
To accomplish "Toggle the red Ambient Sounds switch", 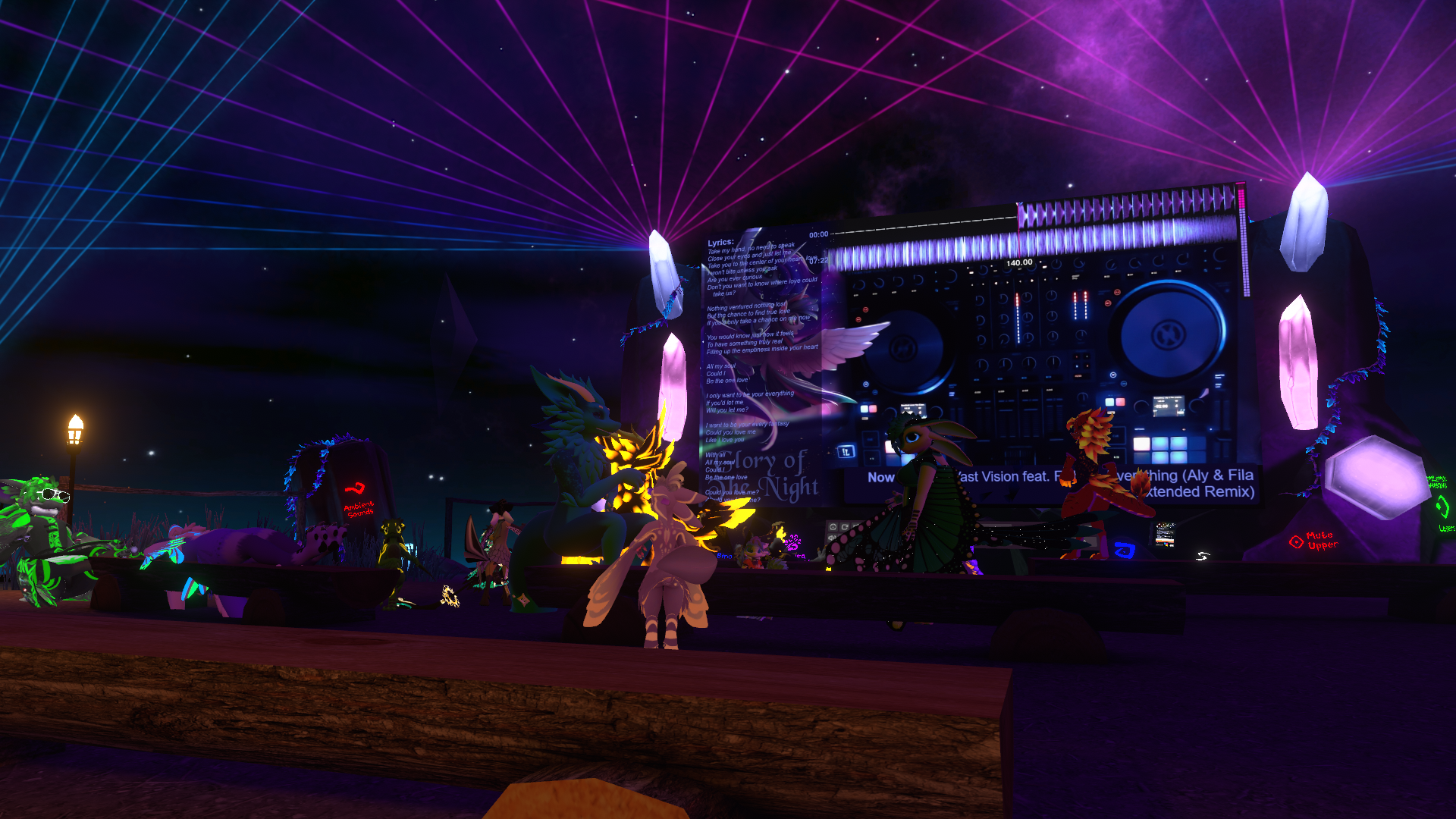I will pyautogui.click(x=355, y=489).
